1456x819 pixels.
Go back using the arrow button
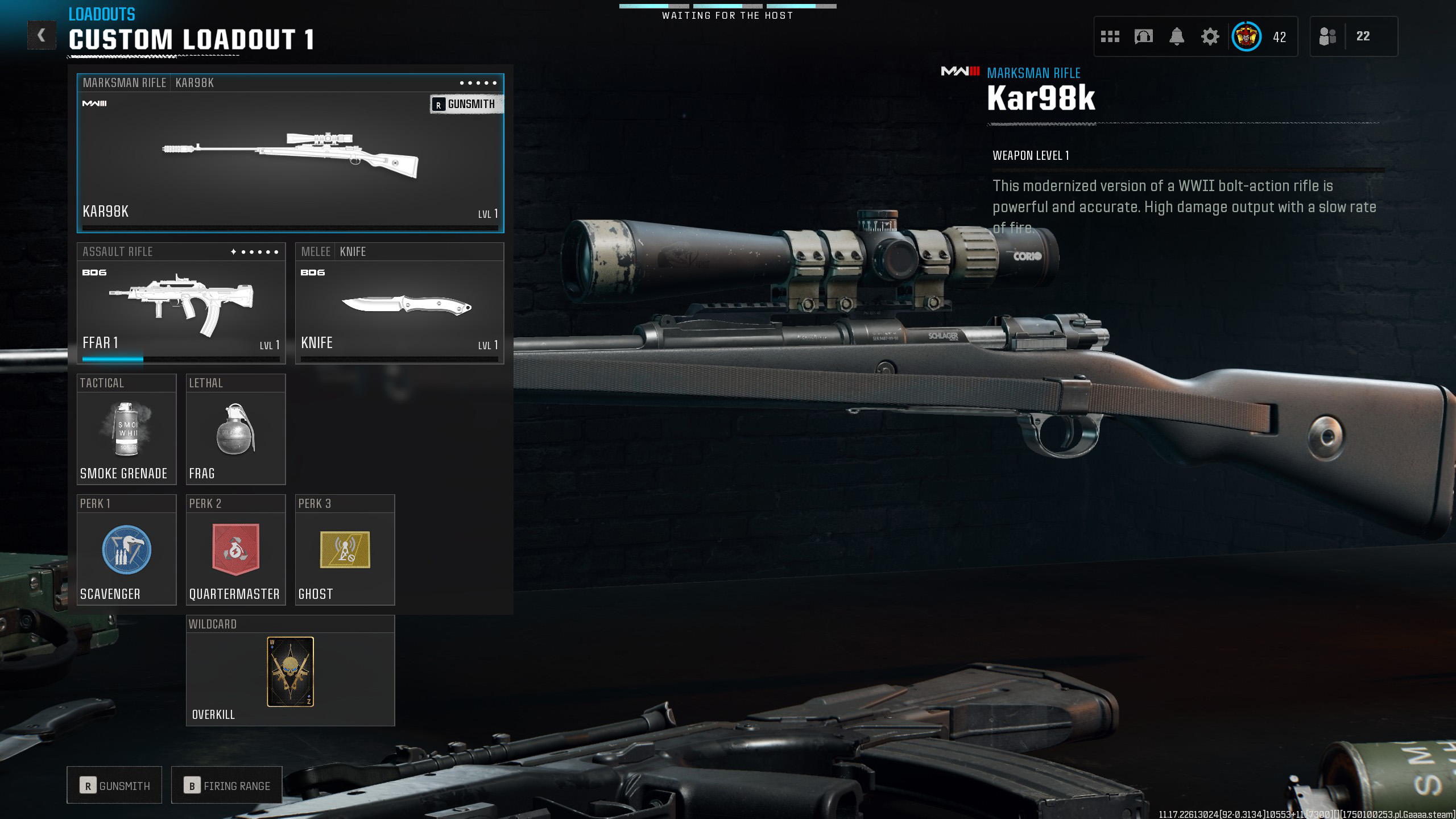[42, 35]
